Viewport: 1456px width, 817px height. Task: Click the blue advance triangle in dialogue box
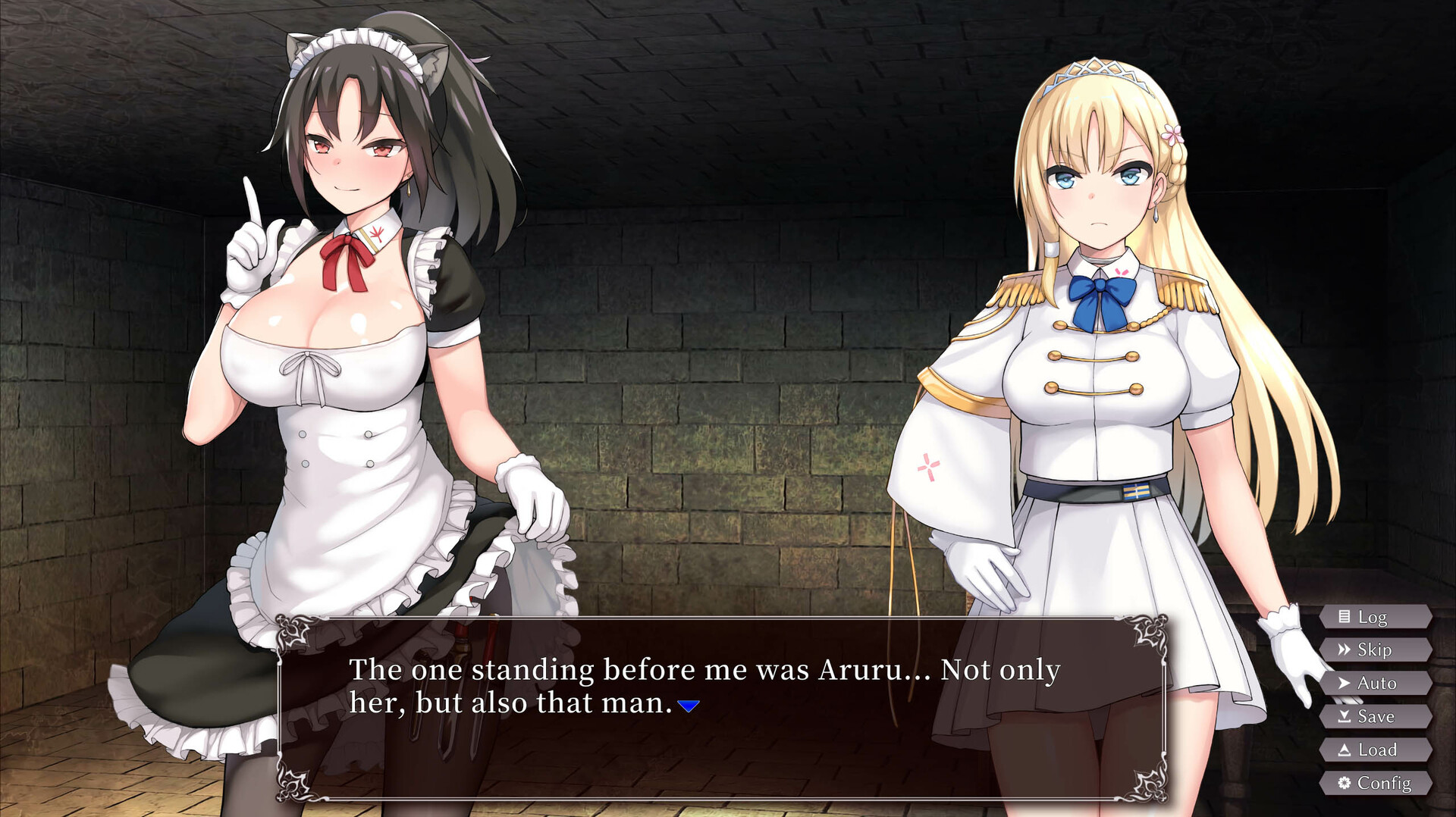point(687,705)
